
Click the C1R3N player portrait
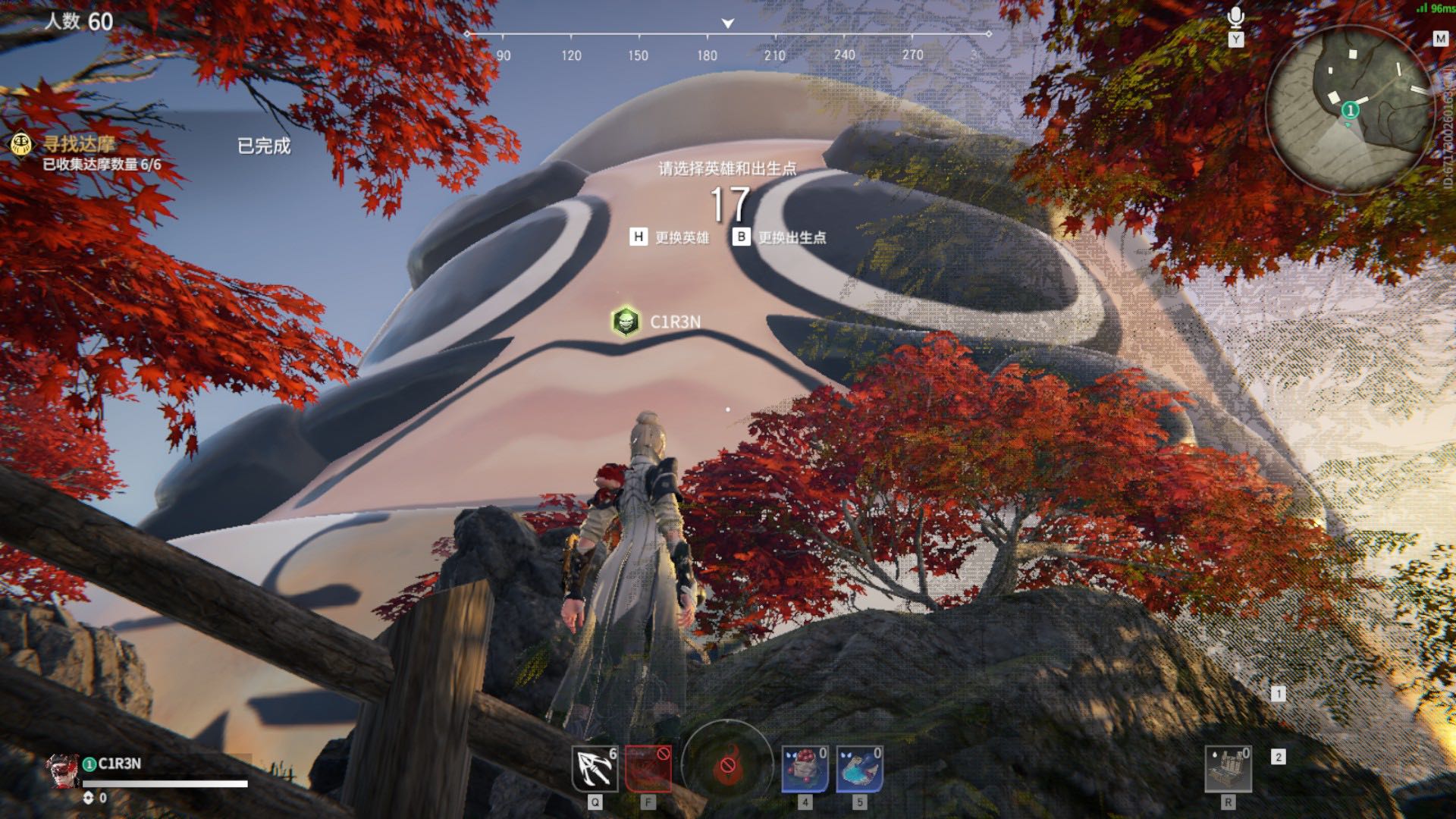click(x=63, y=771)
